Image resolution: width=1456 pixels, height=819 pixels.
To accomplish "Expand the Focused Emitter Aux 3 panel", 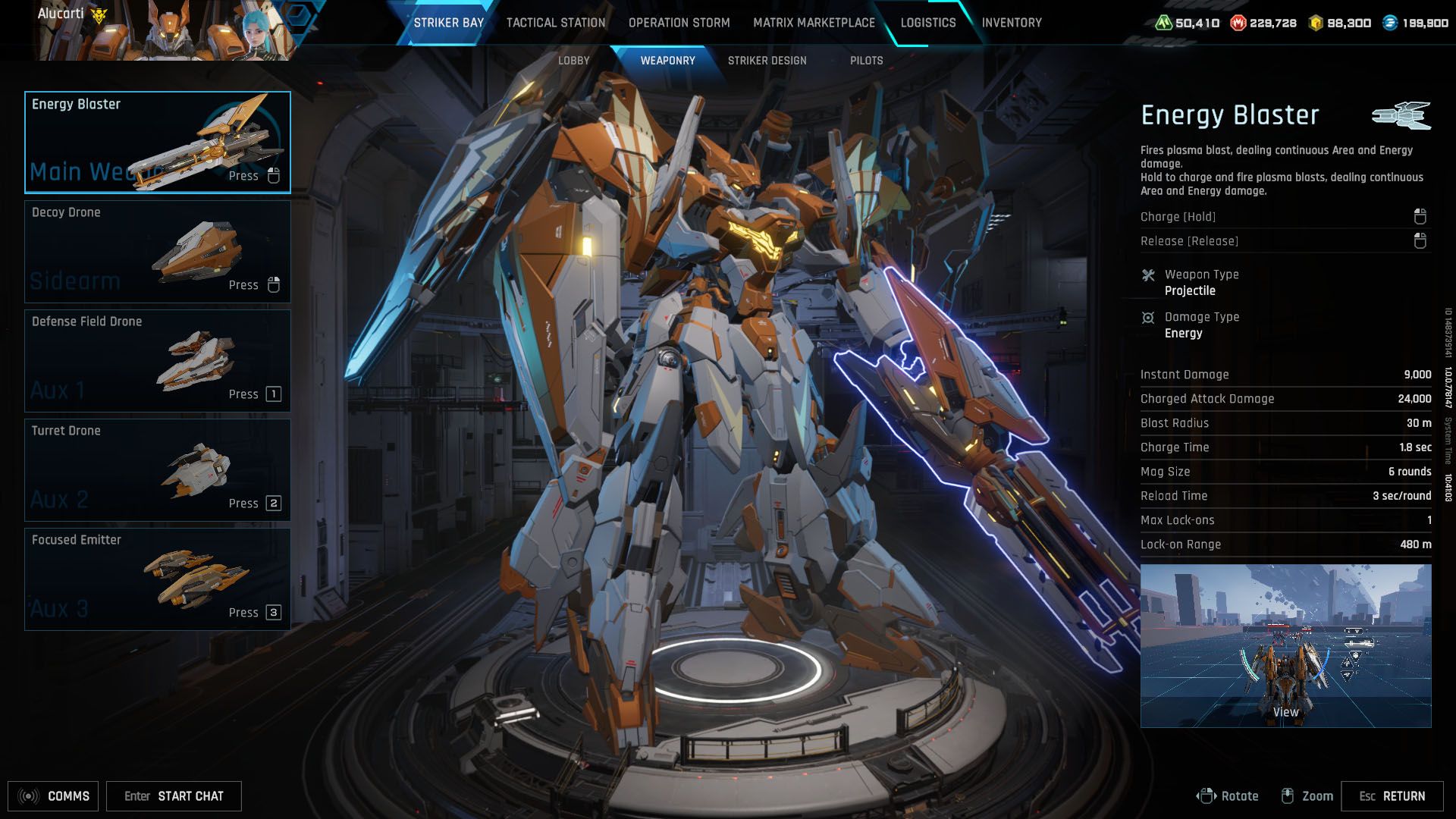I will 157,579.
